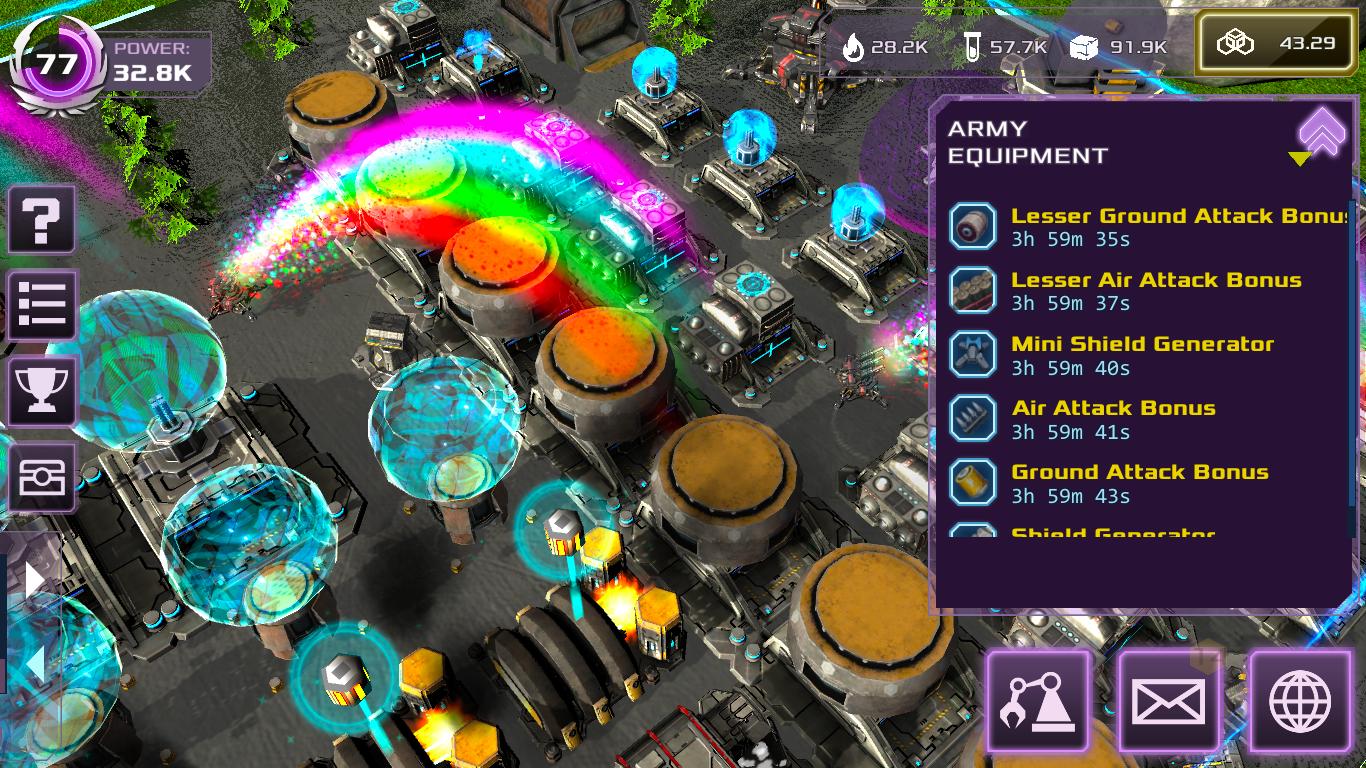Collapse the Army Equipment panel with chevrons
1366x768 pixels.
point(1322,130)
